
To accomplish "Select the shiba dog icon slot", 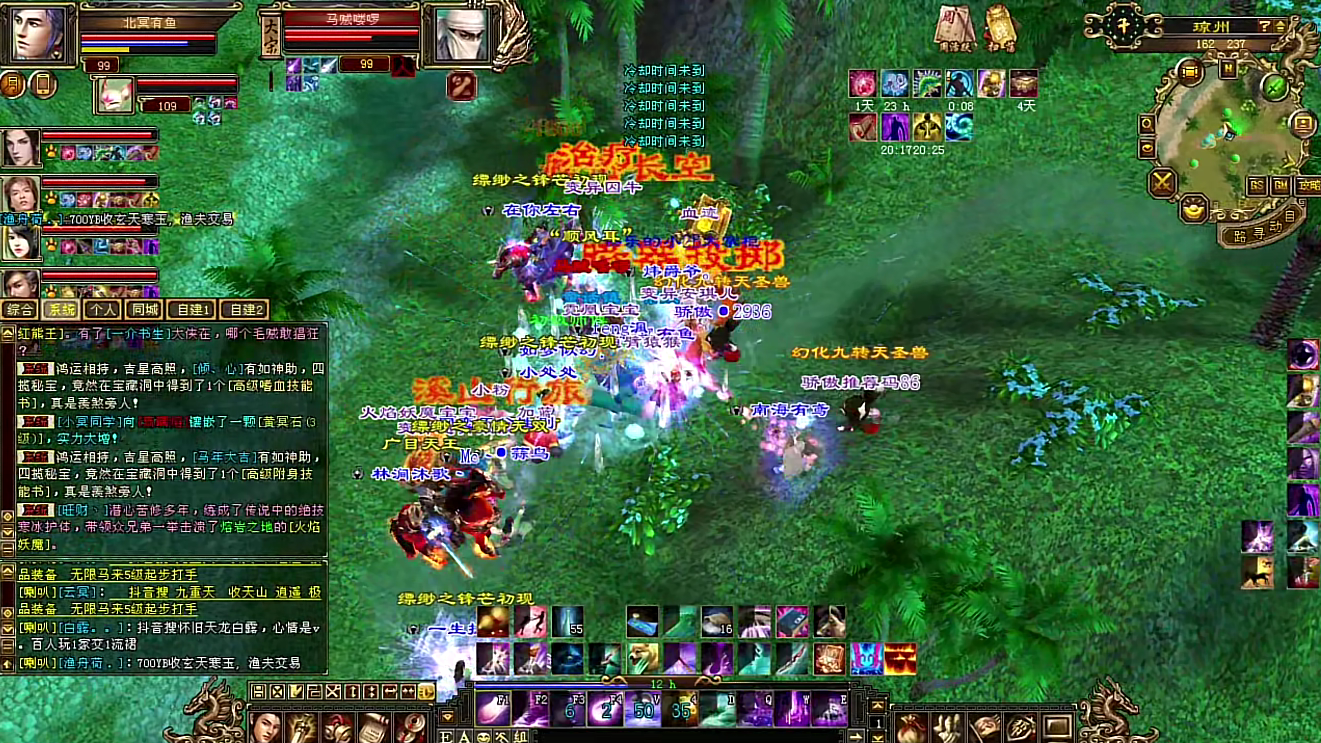I will [x=642, y=658].
